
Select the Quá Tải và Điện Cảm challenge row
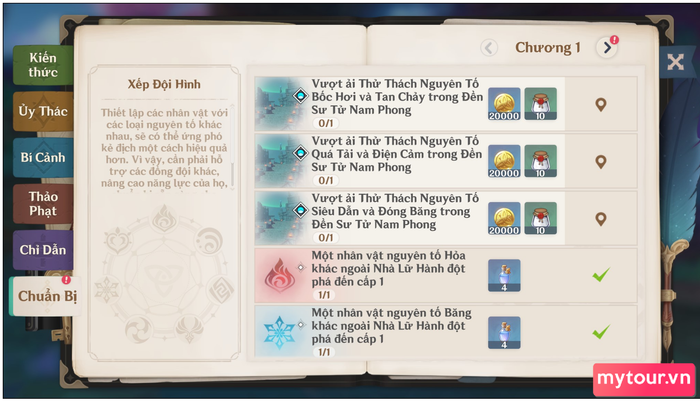390,161
